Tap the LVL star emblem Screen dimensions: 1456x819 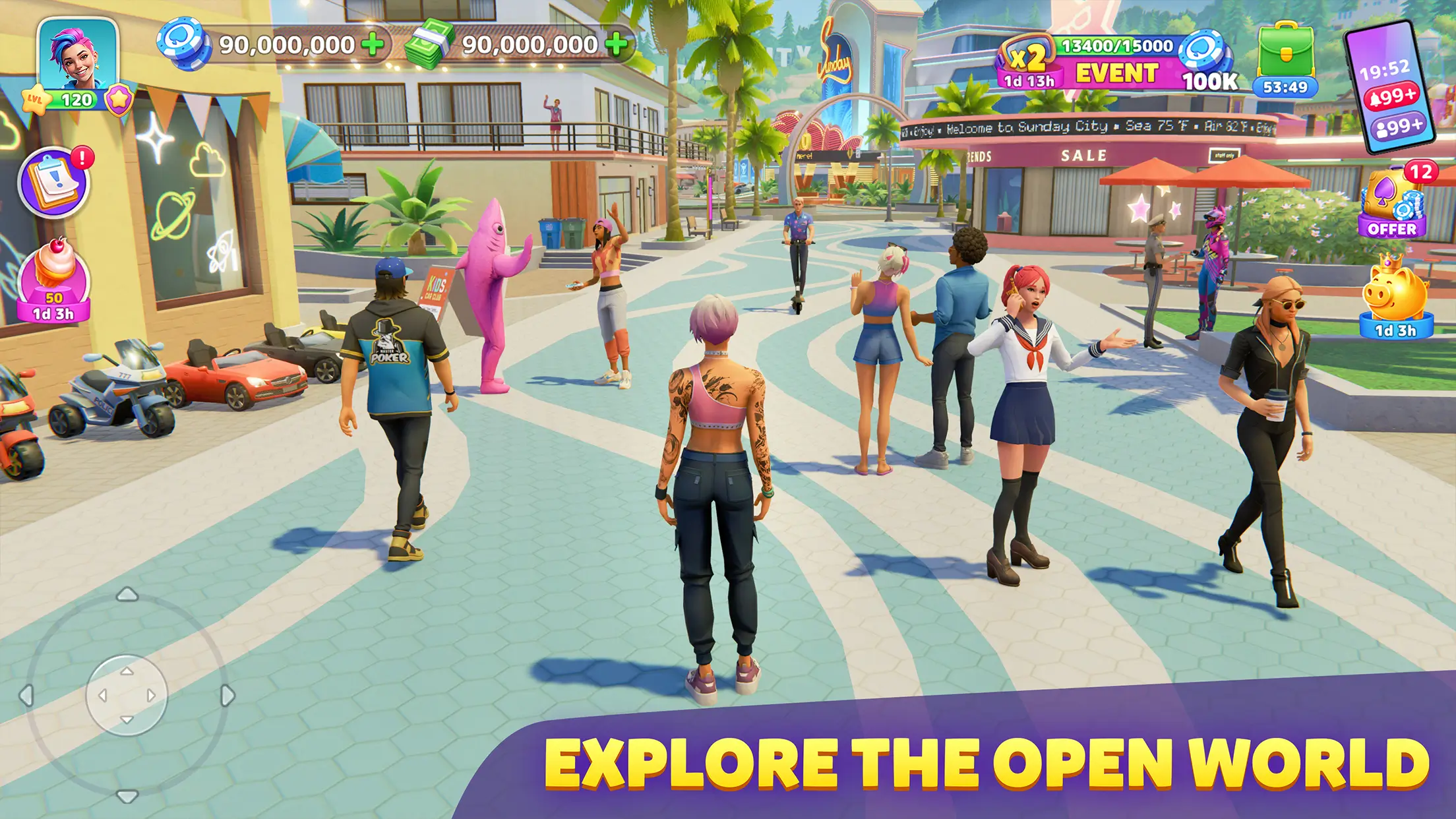(36, 99)
